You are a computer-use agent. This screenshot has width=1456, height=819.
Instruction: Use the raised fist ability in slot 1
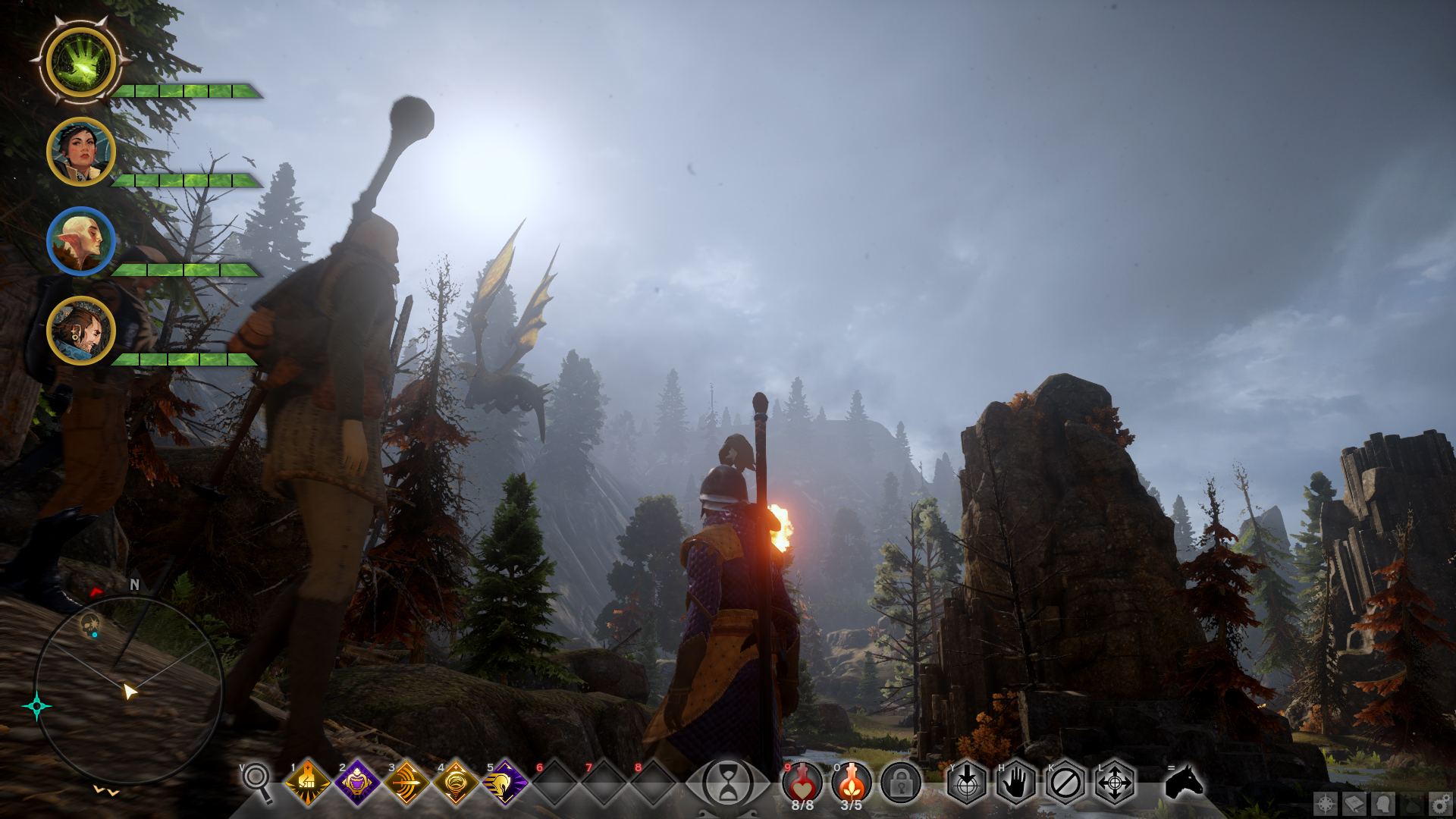coord(307,783)
